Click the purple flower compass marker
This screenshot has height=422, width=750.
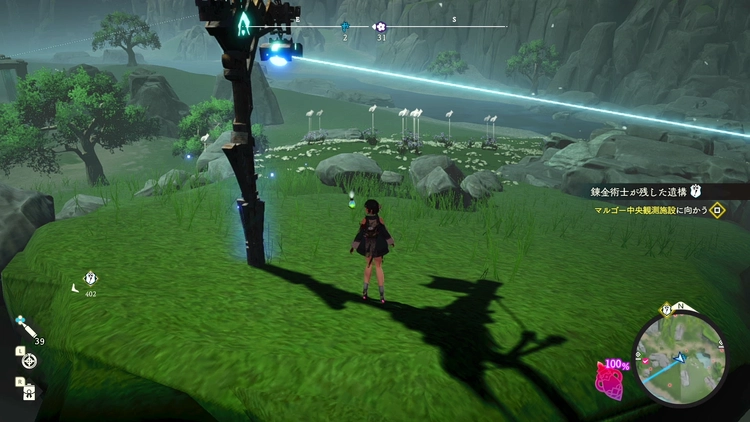pos(379,26)
